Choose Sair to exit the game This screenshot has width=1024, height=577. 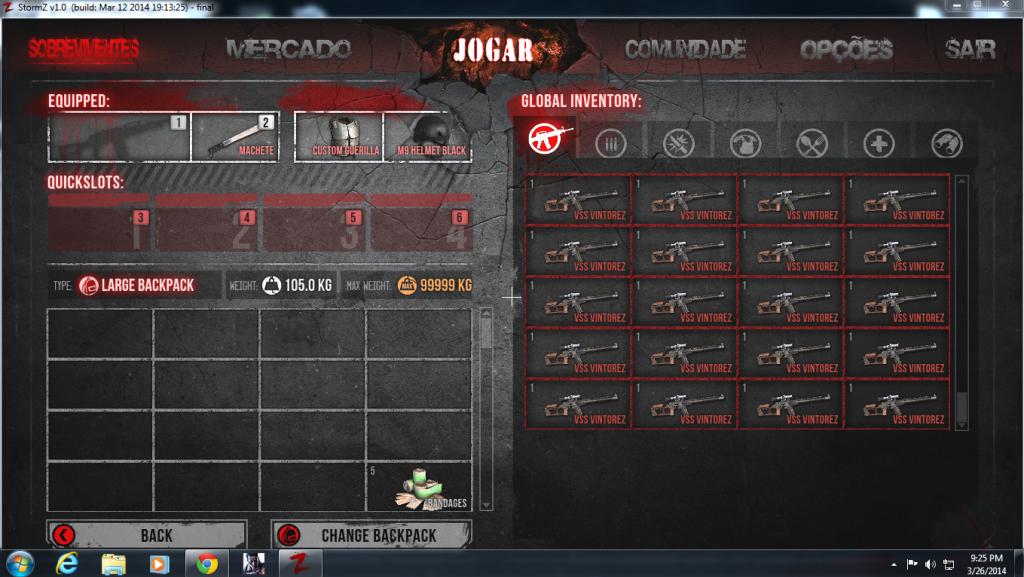[x=970, y=50]
